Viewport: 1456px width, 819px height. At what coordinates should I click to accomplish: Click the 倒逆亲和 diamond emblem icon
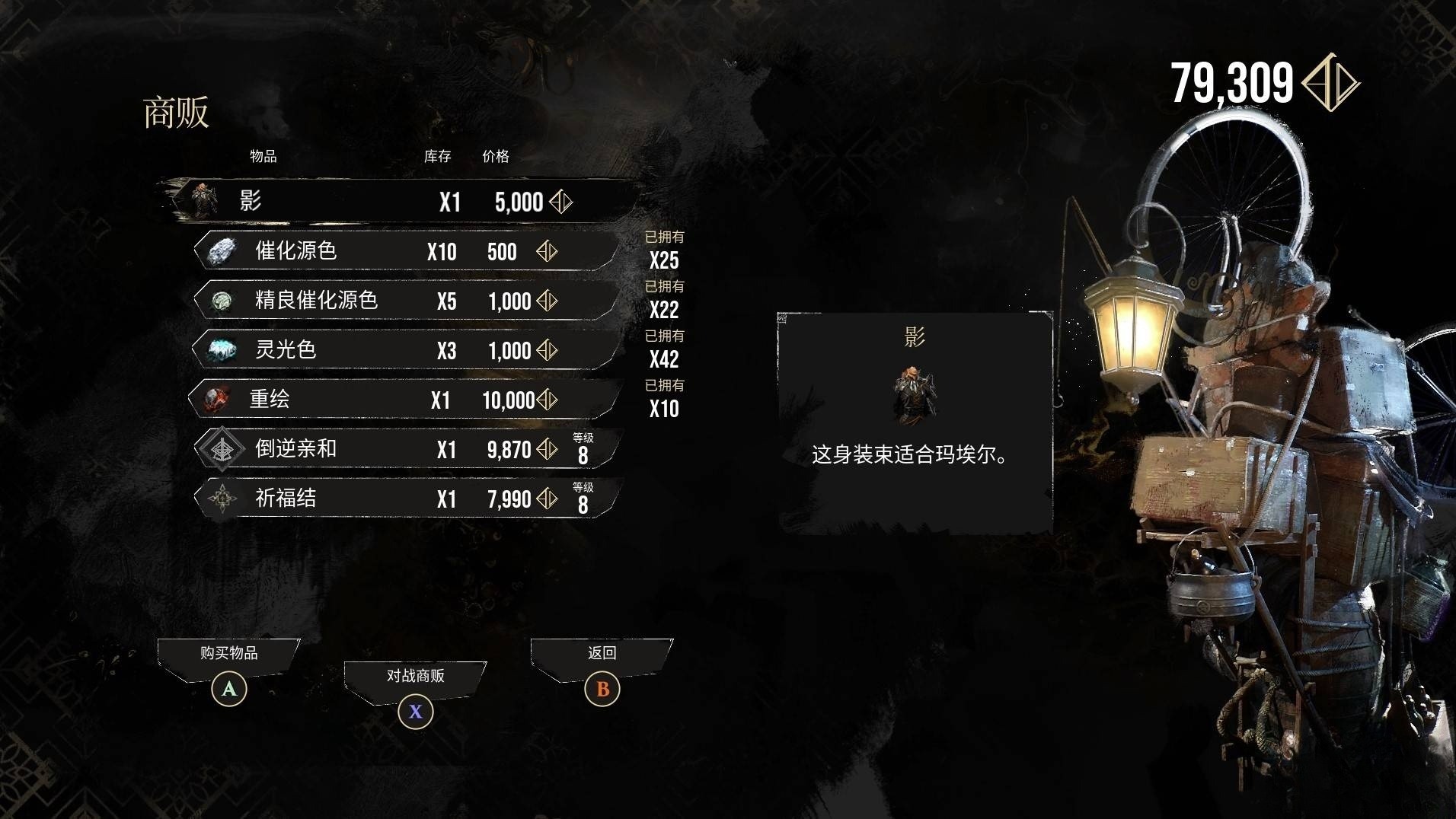coord(221,448)
